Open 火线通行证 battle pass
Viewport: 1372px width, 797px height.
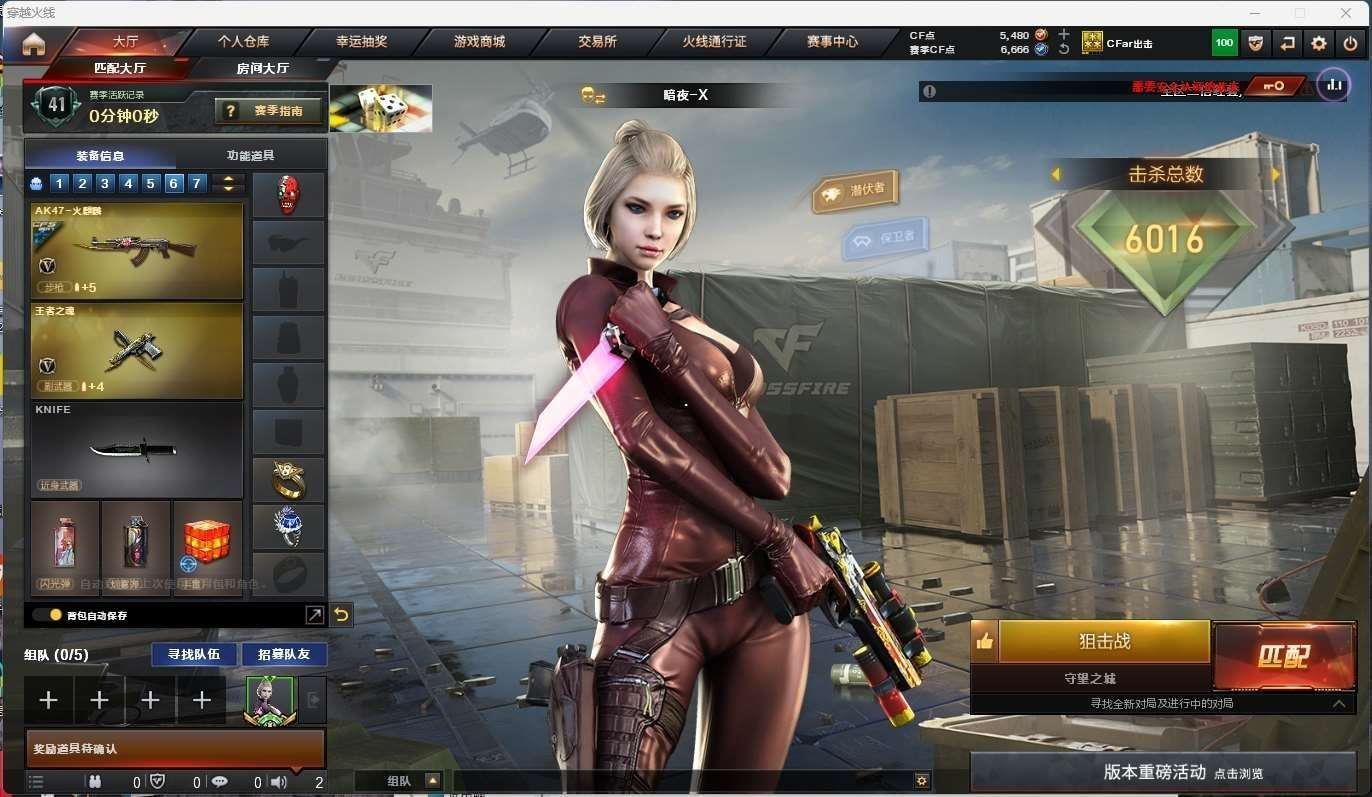[714, 42]
